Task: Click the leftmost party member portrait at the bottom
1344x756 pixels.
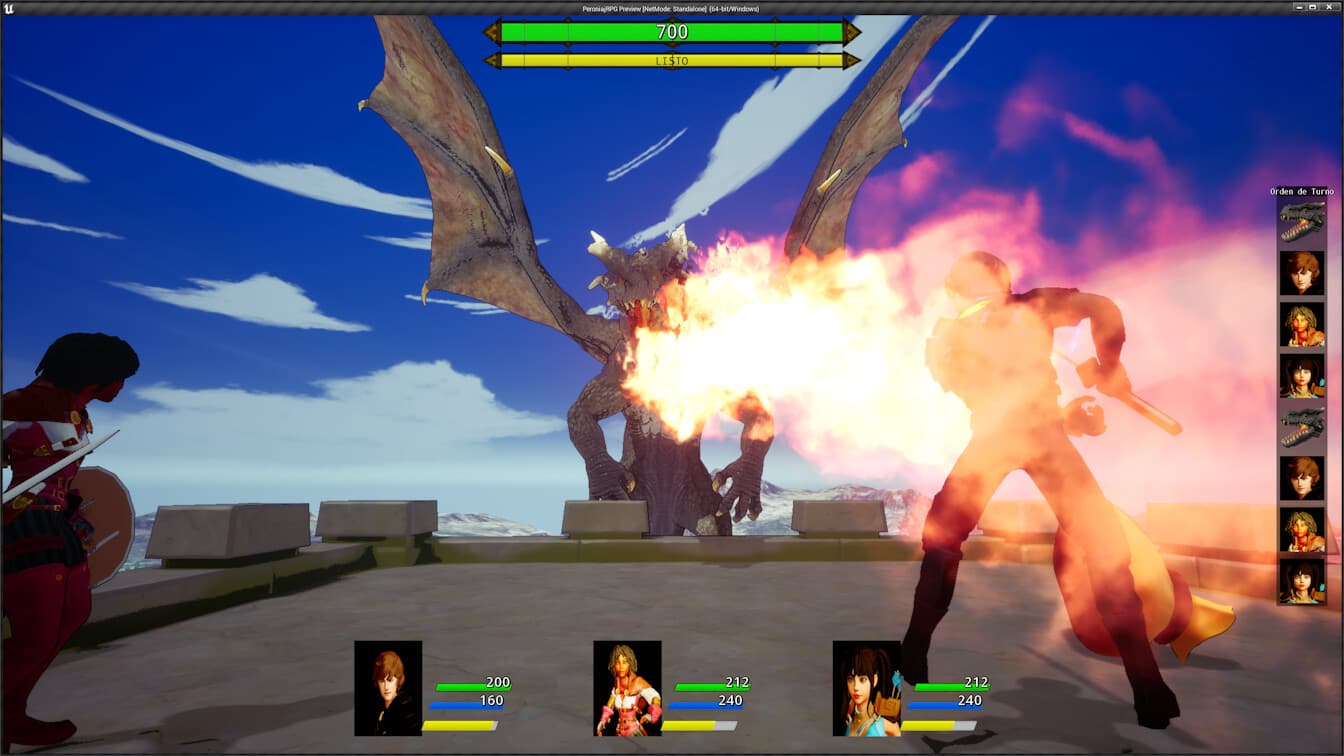Action: click(x=388, y=688)
